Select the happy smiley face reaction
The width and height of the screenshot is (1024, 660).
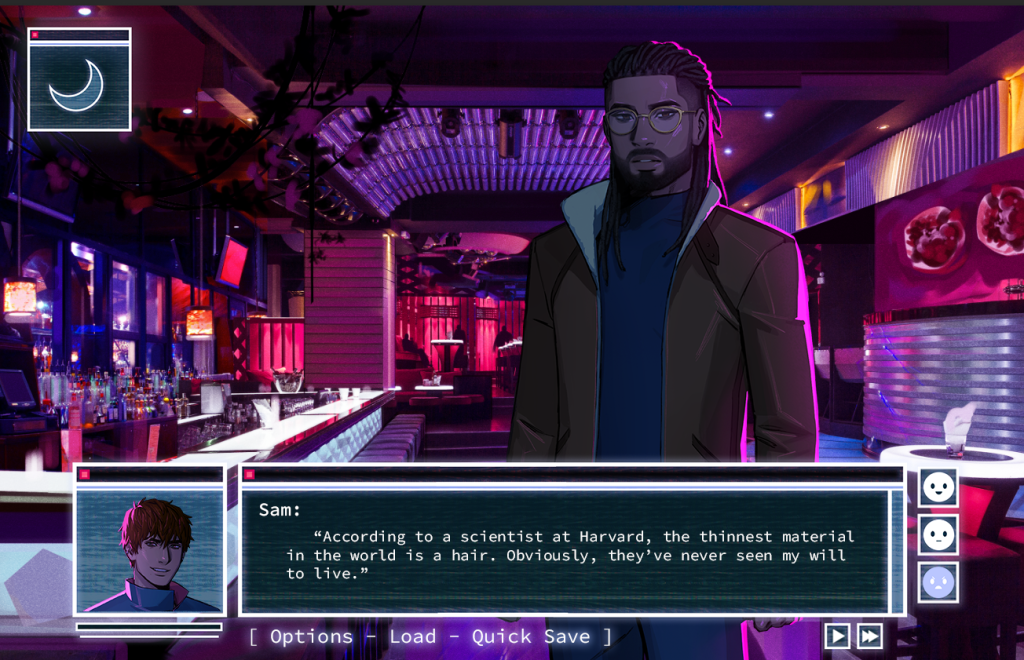938,488
